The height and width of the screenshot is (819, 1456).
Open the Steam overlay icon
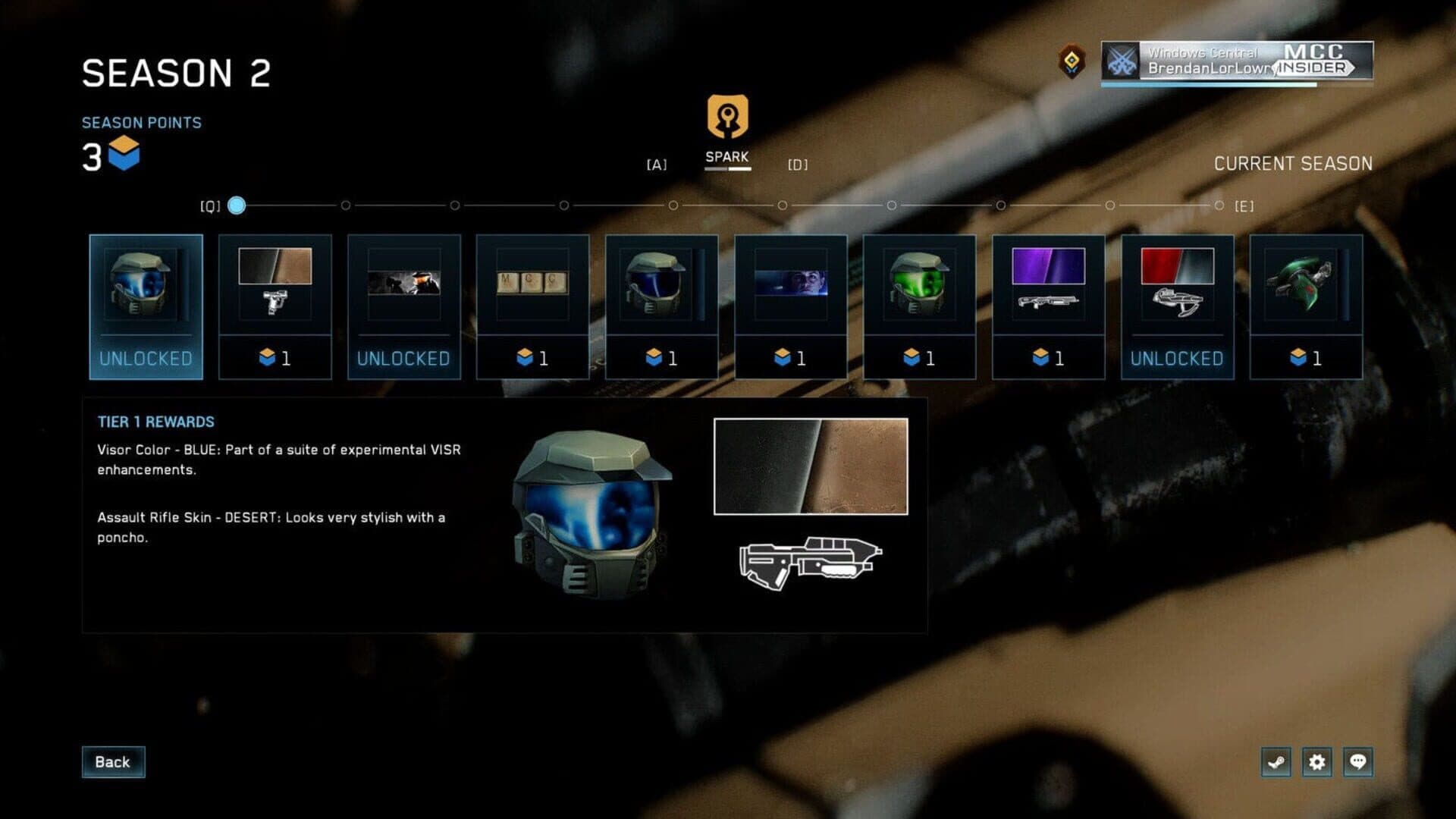click(x=1276, y=762)
